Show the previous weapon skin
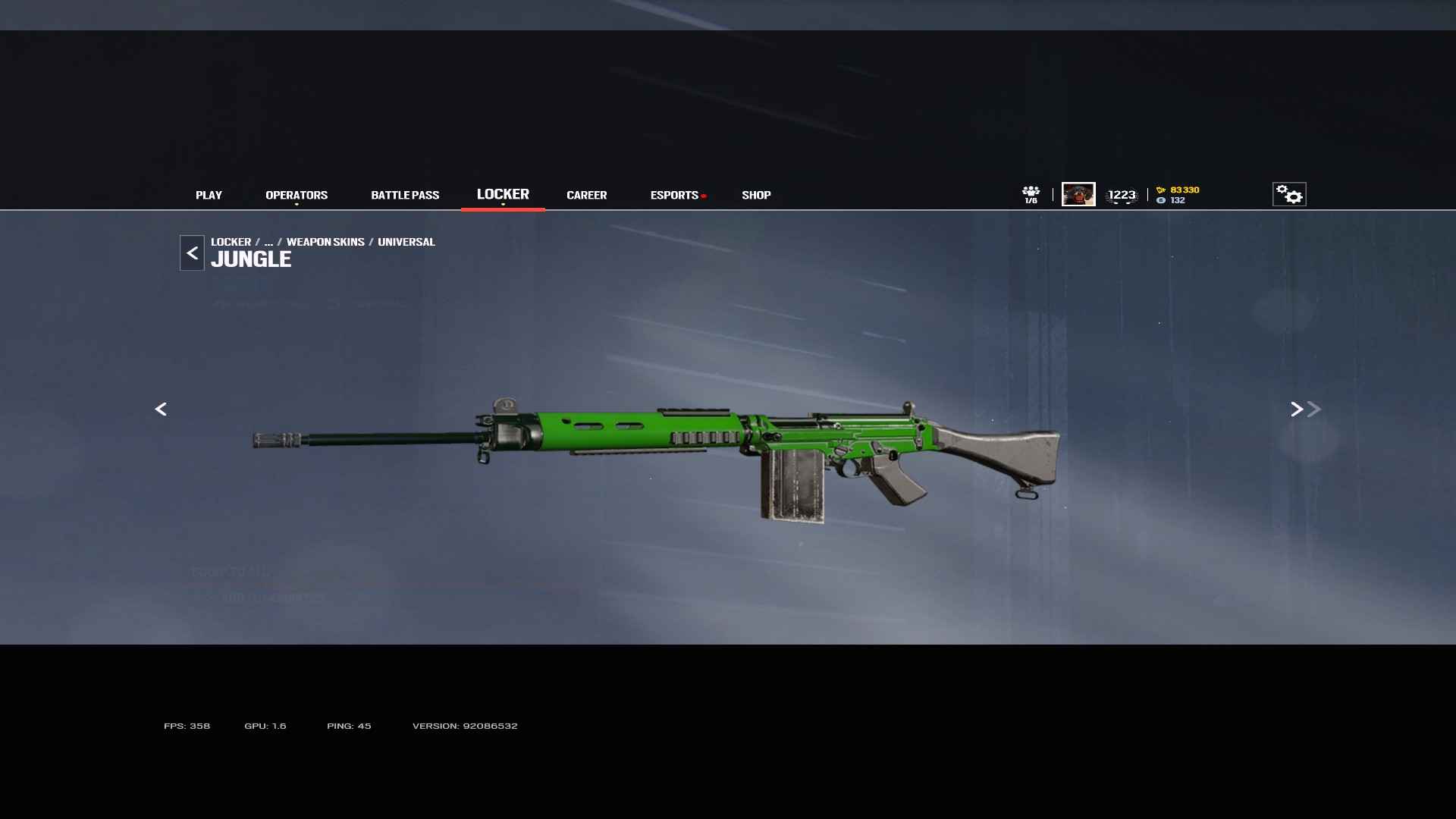 point(161,409)
